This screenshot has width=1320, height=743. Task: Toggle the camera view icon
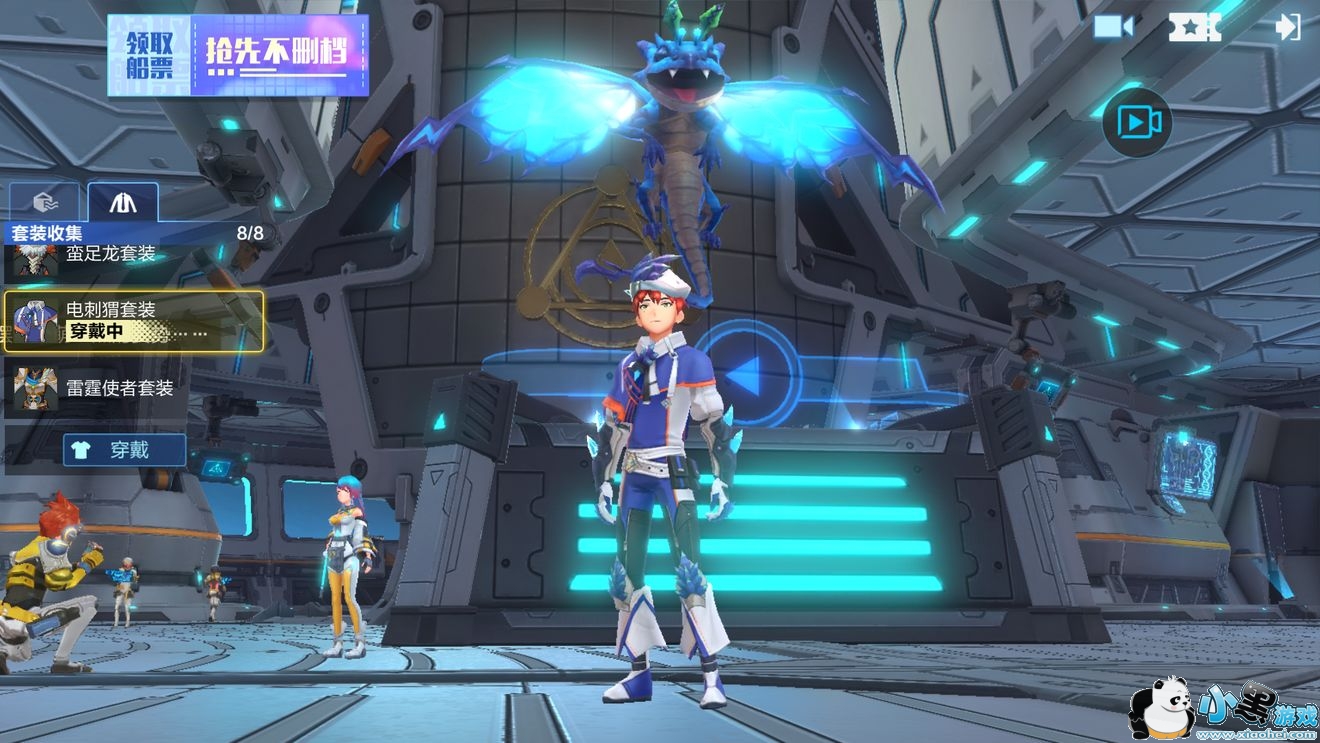tap(1113, 27)
